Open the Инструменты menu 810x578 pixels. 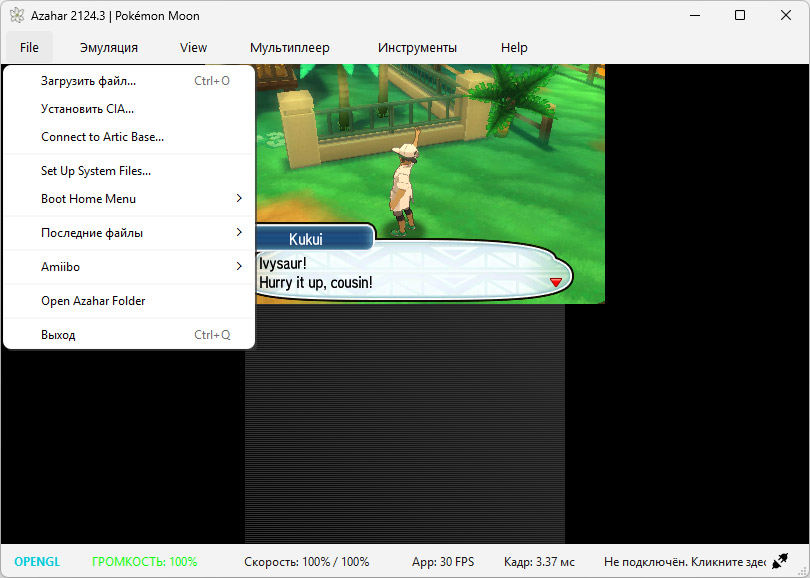[417, 47]
